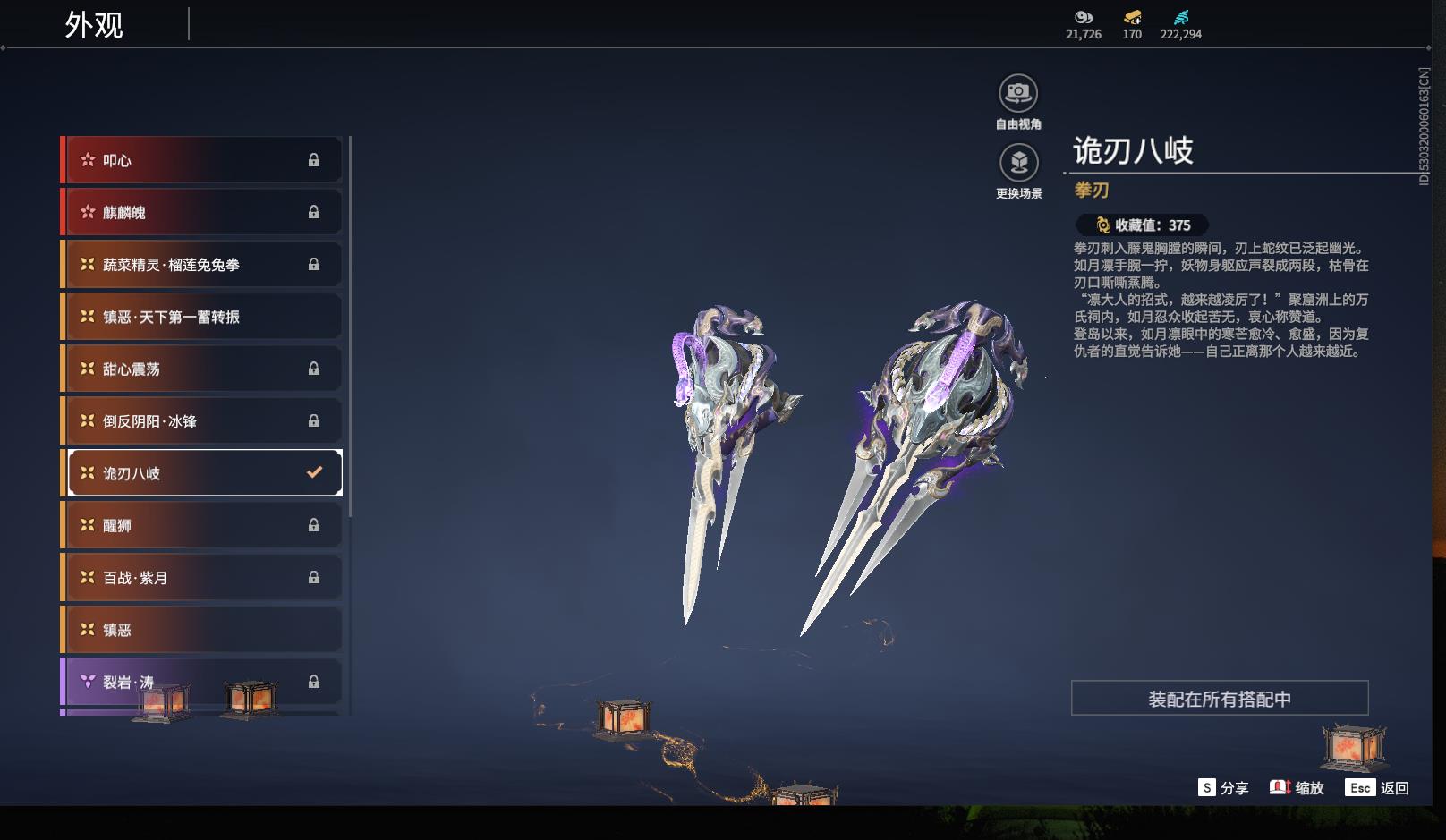Choose the 麒麟魄 skin from the list
The image size is (1446, 840).
(202, 212)
